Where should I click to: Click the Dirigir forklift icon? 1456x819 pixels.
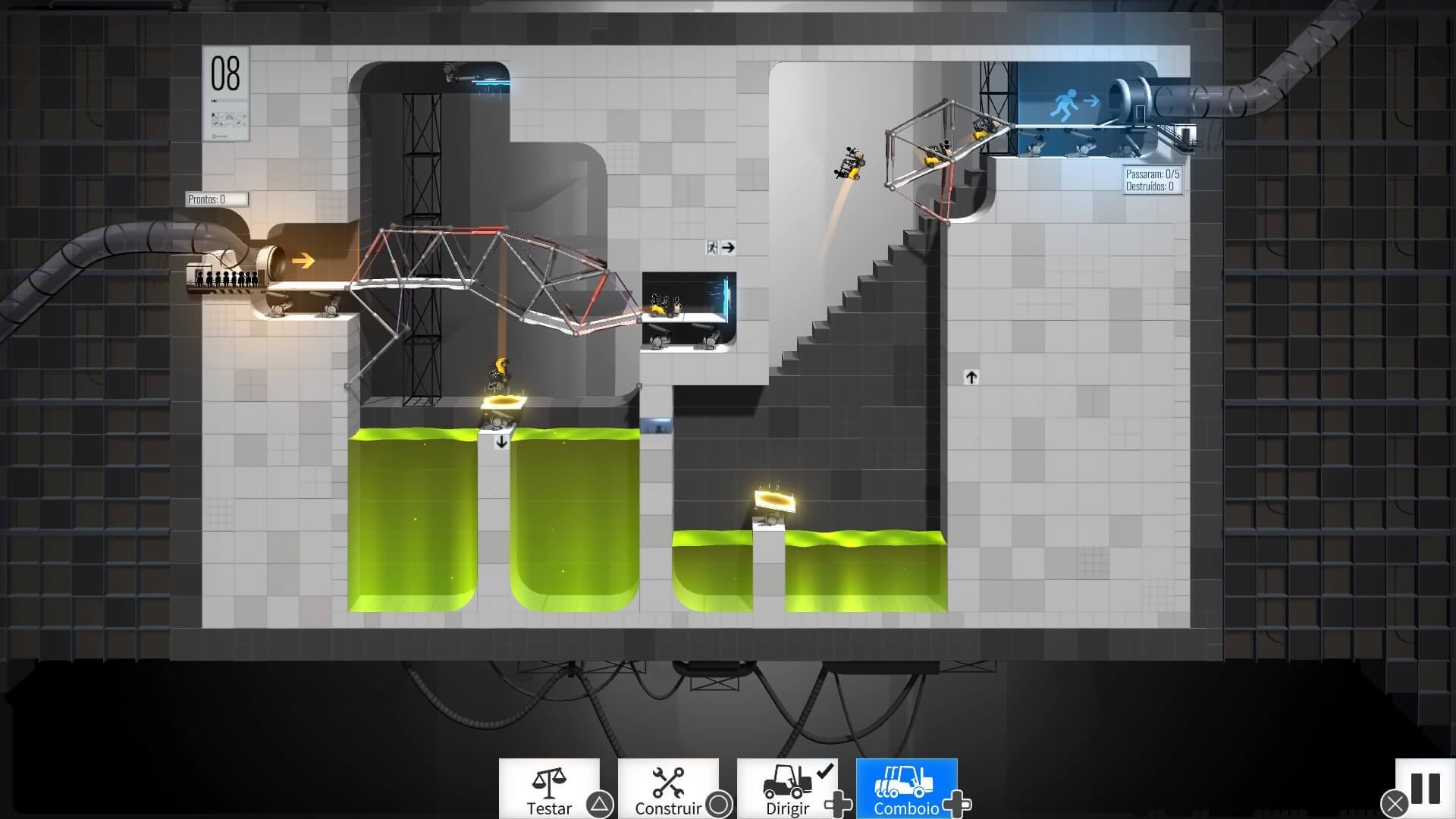tap(789, 783)
